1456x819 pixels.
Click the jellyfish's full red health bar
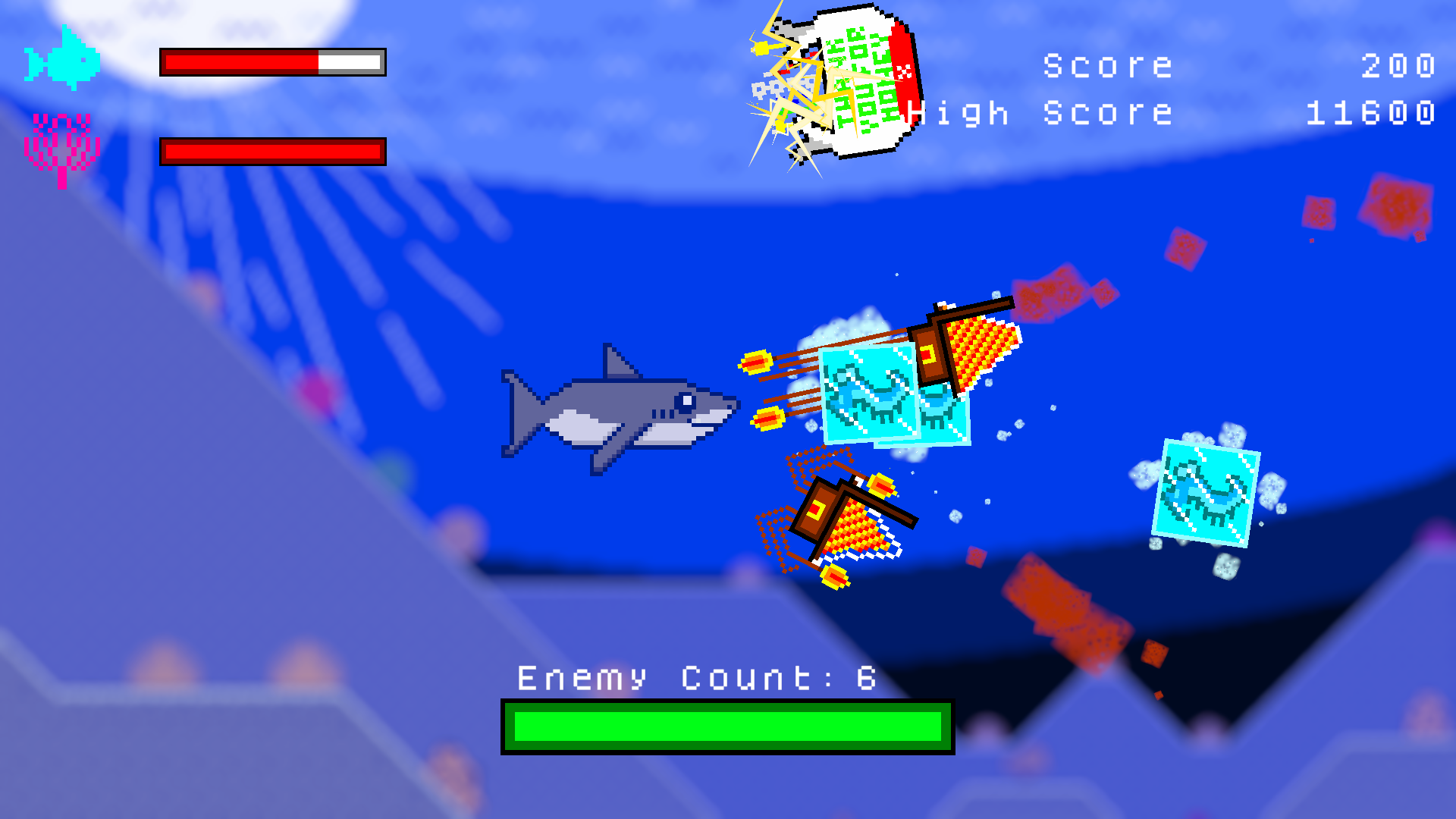click(x=271, y=150)
